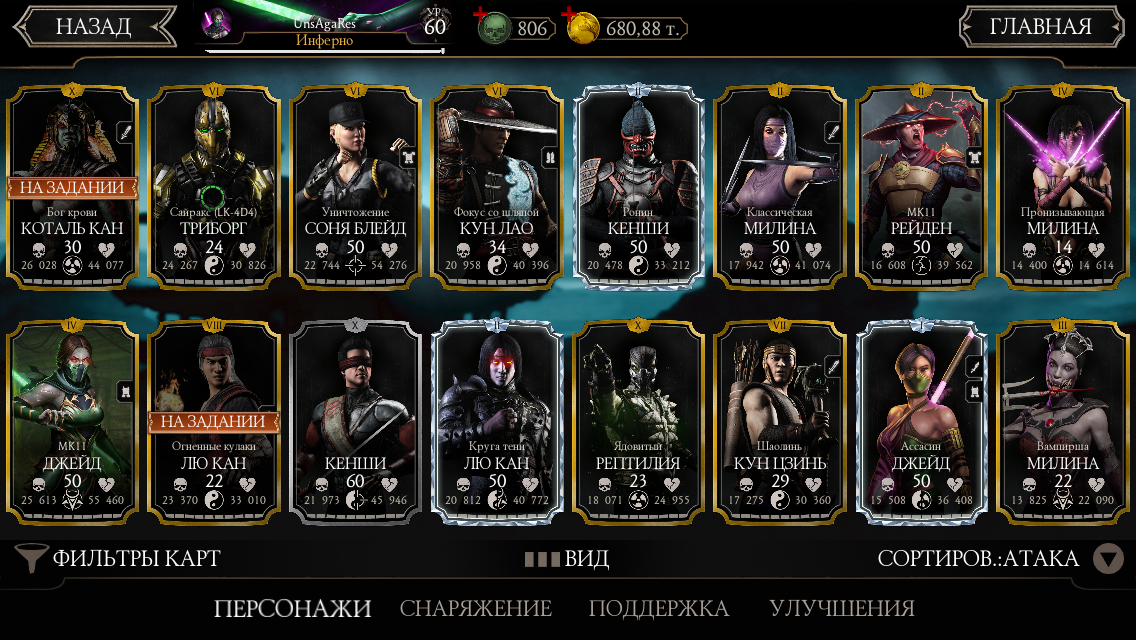The image size is (1136, 640).
Task: Open ФИЛЬТРЫ КАРТ card filters
Action: click(x=120, y=558)
